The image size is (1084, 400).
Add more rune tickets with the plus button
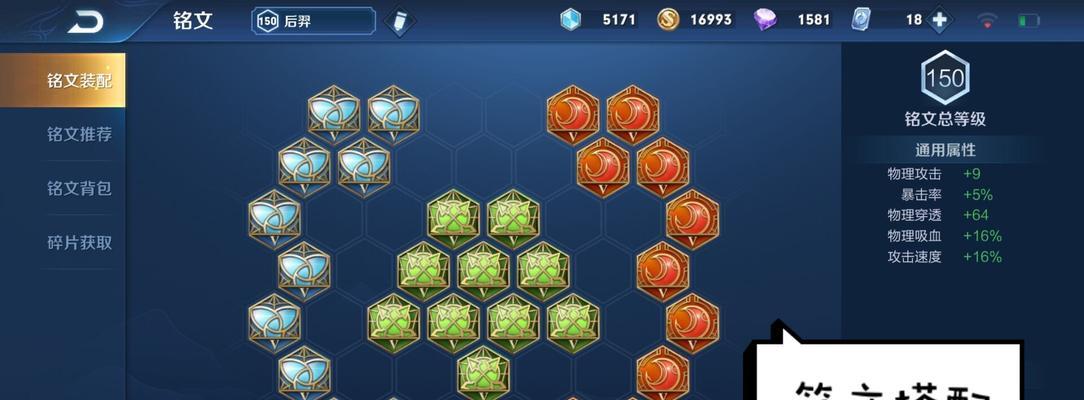939,20
